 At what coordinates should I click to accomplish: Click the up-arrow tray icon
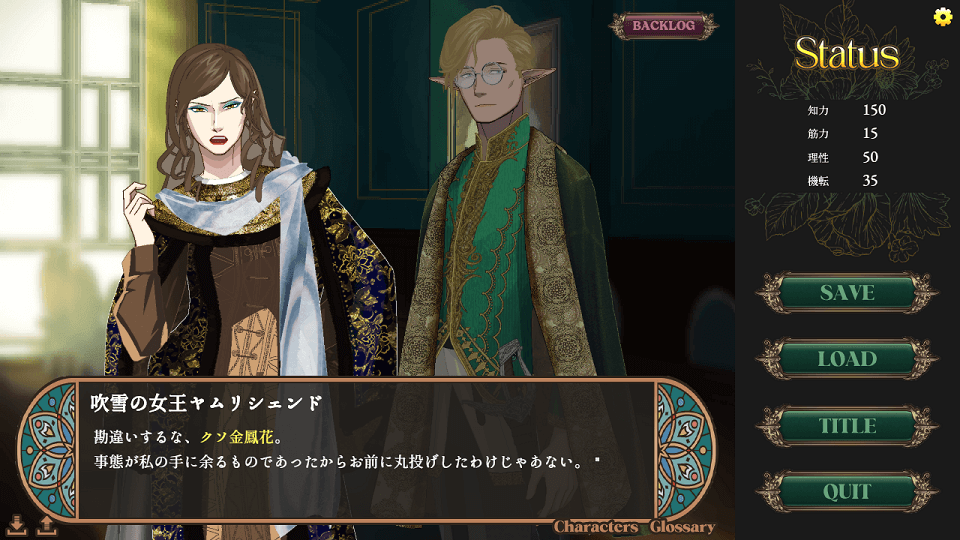coord(45,524)
